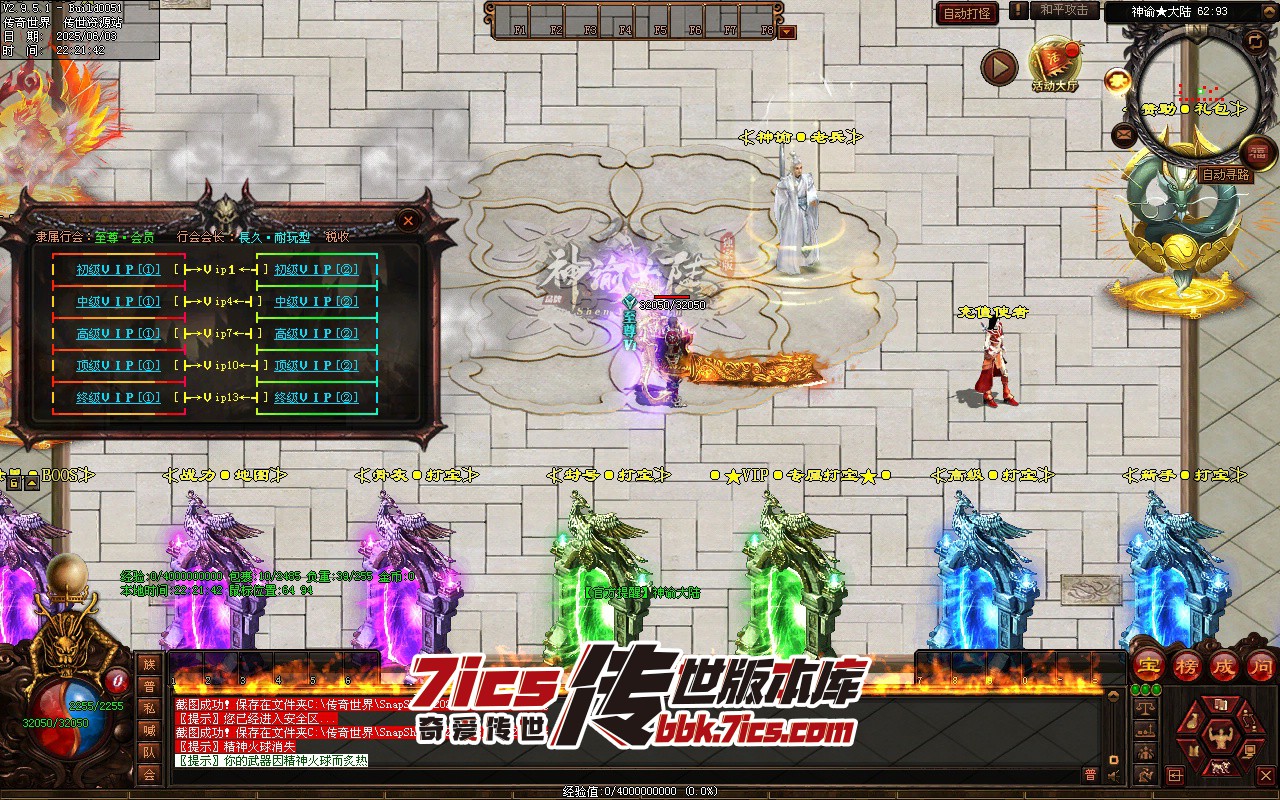Screen dimensions: 1280x800
Task: Switch chat channel to 私 (private)
Action: tap(149, 708)
